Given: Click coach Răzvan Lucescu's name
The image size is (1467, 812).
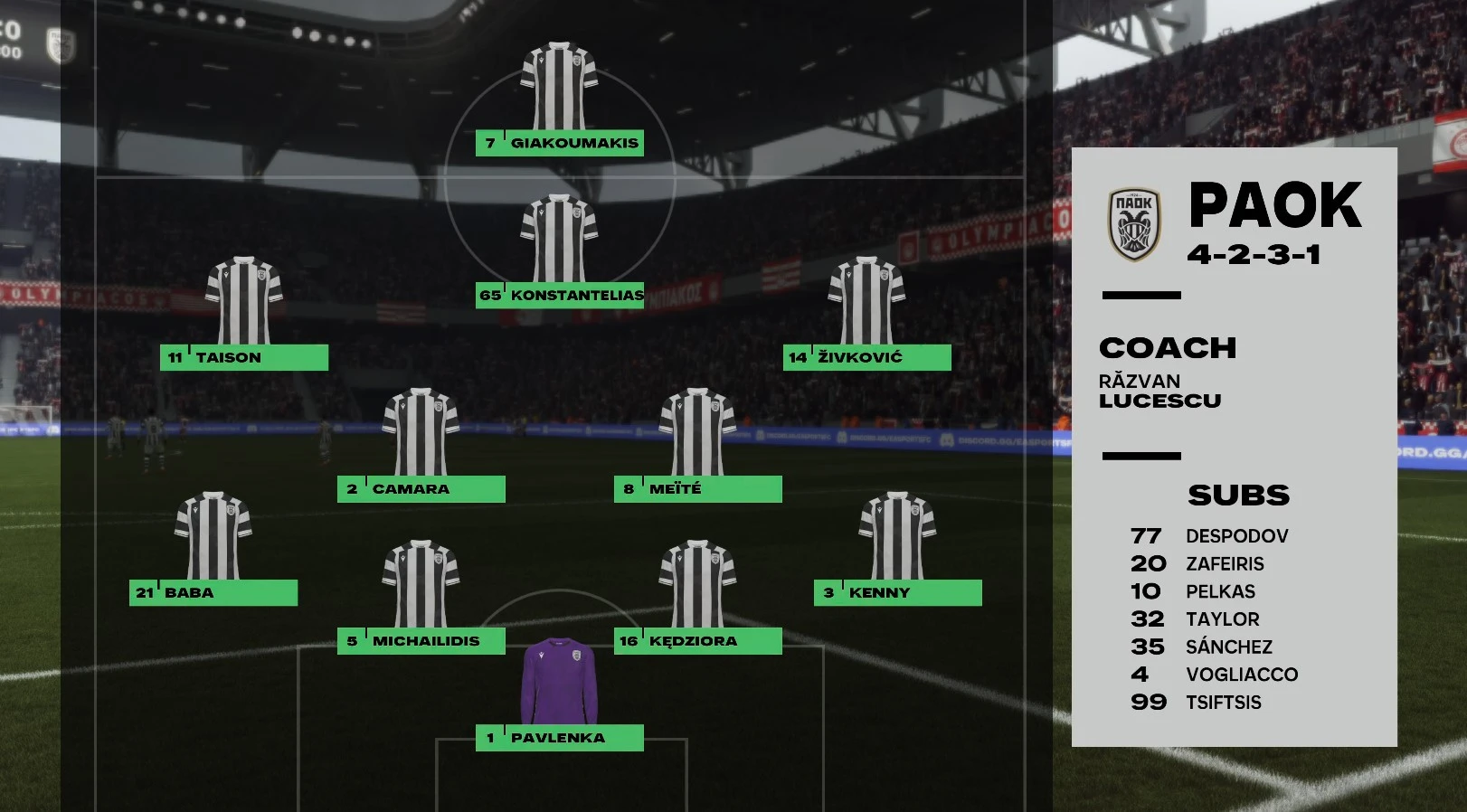Looking at the screenshot, I should point(1159,392).
